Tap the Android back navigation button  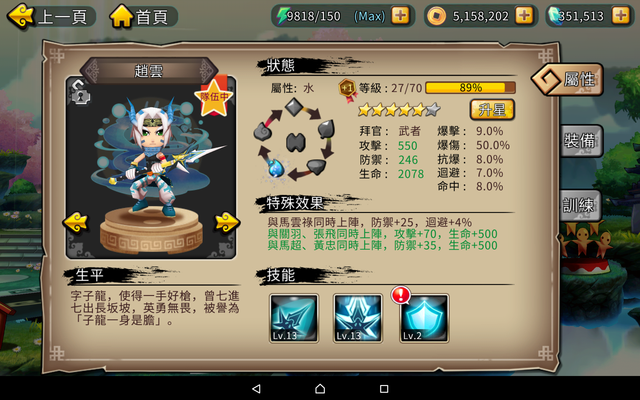click(255, 388)
